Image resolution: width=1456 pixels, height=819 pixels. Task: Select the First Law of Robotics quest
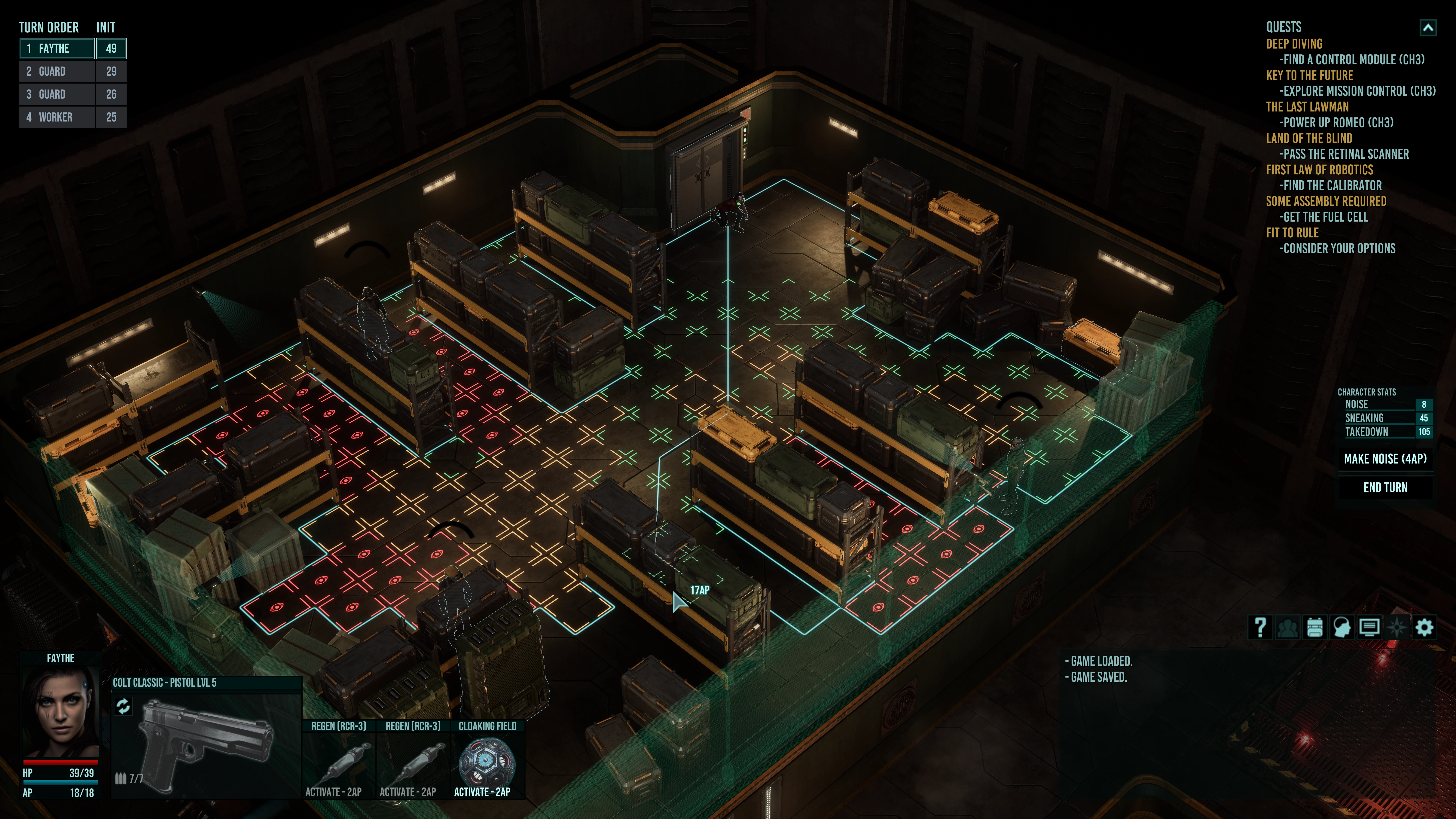[x=1319, y=170]
